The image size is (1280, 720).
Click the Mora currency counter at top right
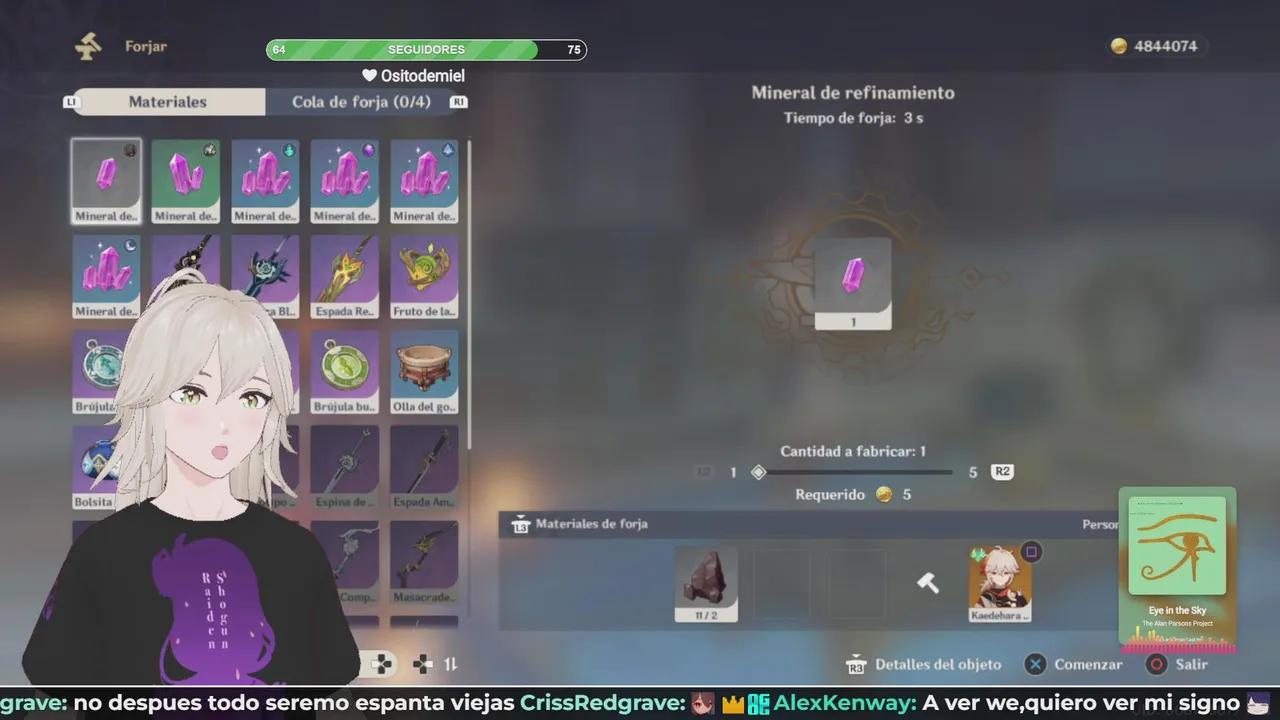point(1155,45)
